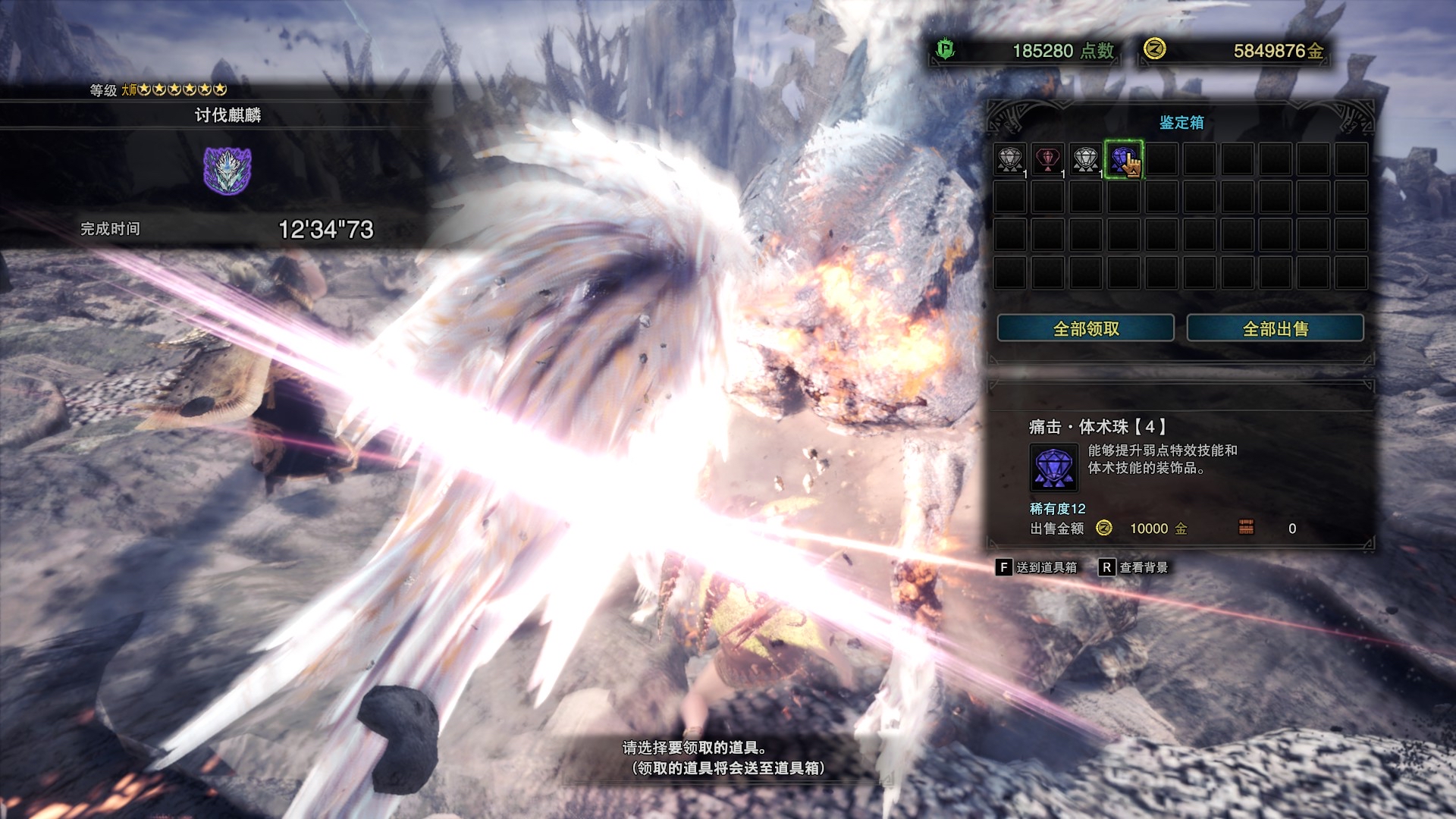
Task: Choose 全部出售 to sell all items
Action: pyautogui.click(x=1275, y=328)
